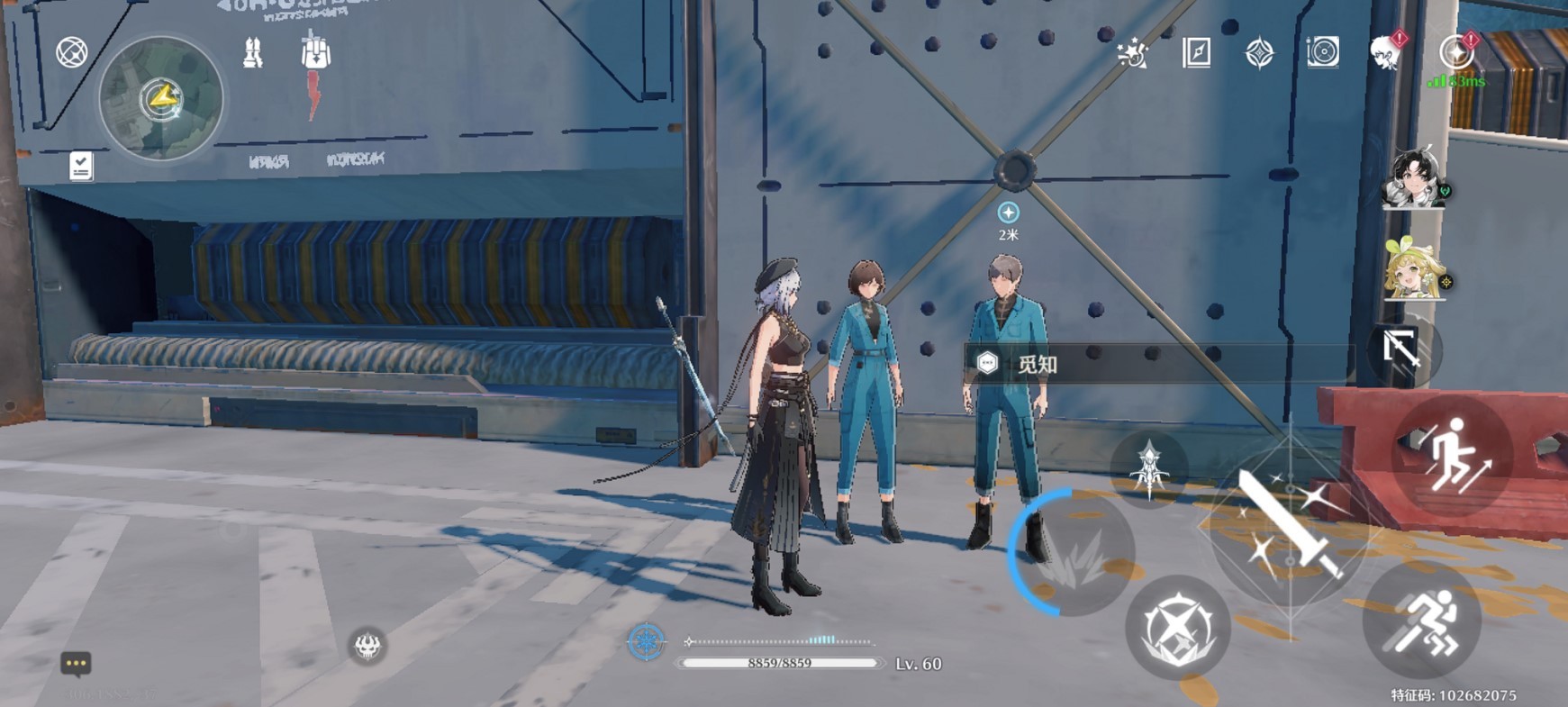Viewport: 1568px width, 707px height.
Task: Tap the sprint dodge running button
Action: 1423,620
